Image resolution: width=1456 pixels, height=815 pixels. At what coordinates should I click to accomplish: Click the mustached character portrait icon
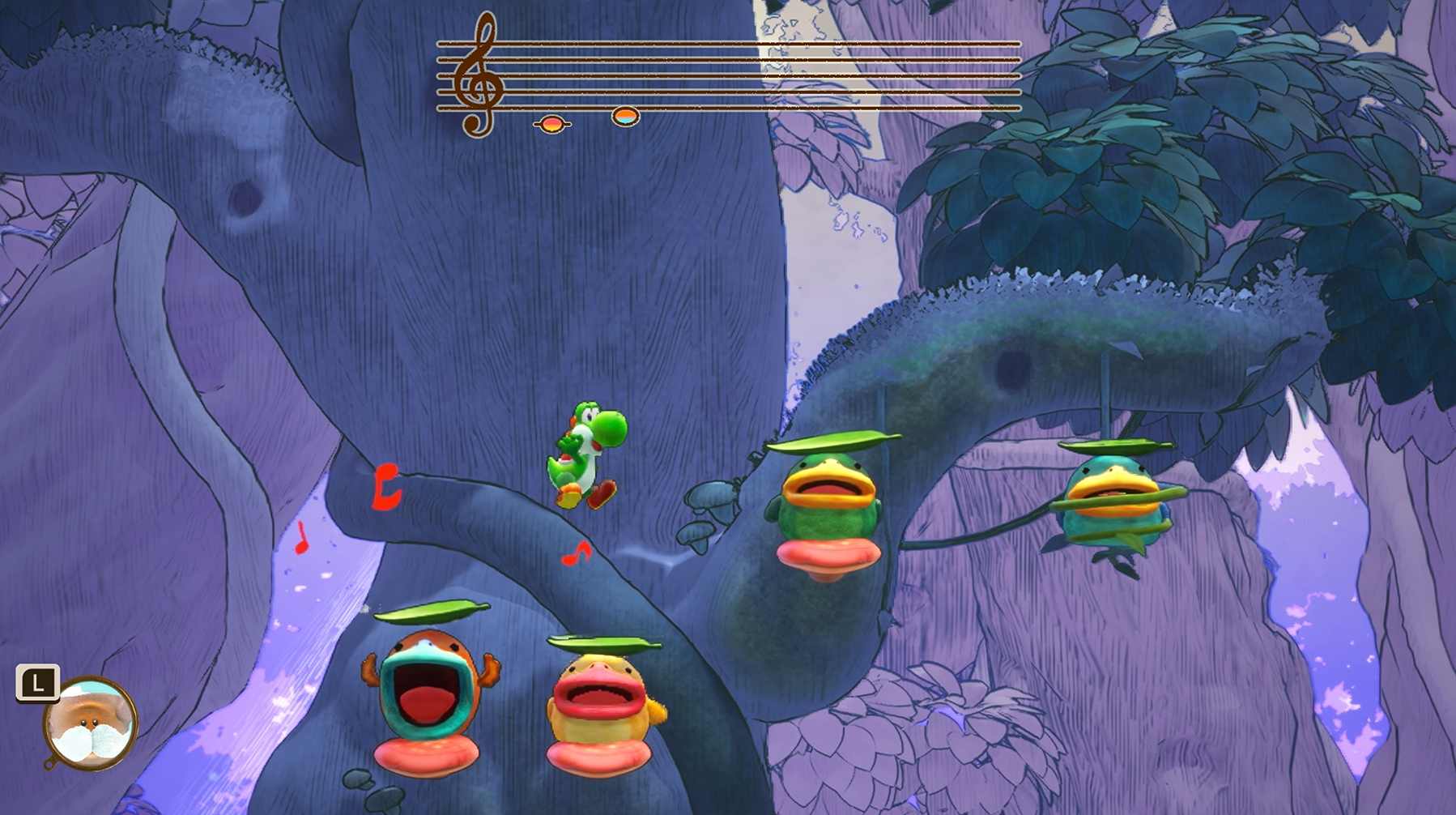90,723
